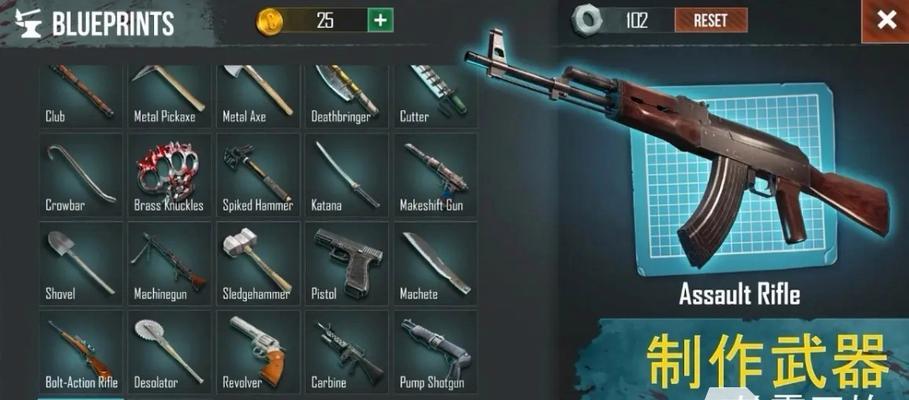Open the Machinegun blueprint
The width and height of the screenshot is (909, 400).
point(168,264)
